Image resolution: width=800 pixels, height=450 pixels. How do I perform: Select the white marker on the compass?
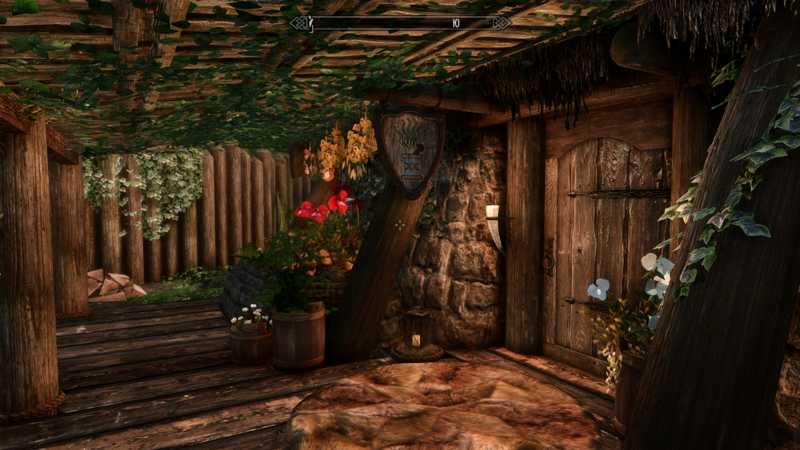312,22
